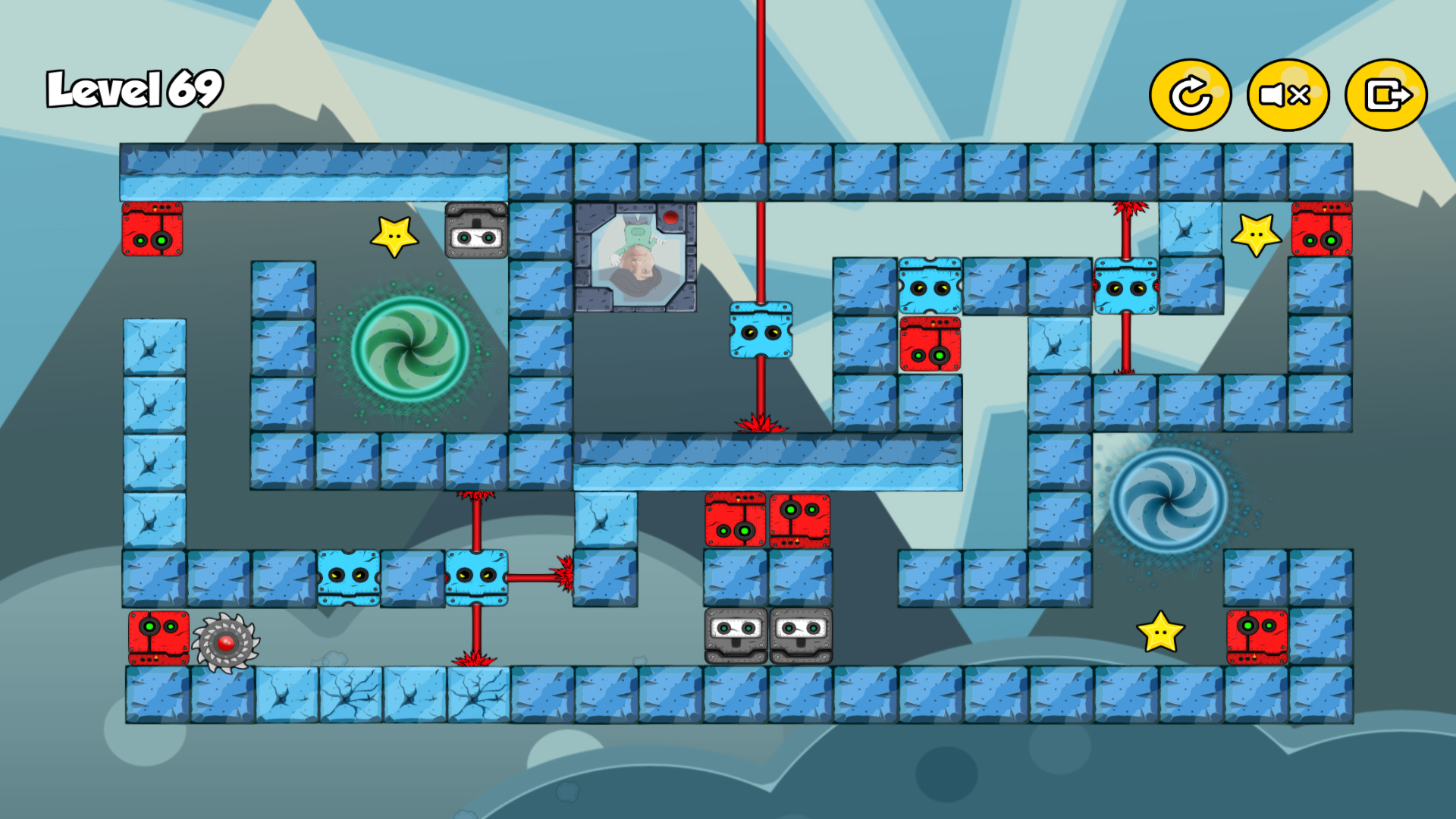Screen dimensions: 1456x819
Task: Mute the game sound
Action: point(1287,94)
